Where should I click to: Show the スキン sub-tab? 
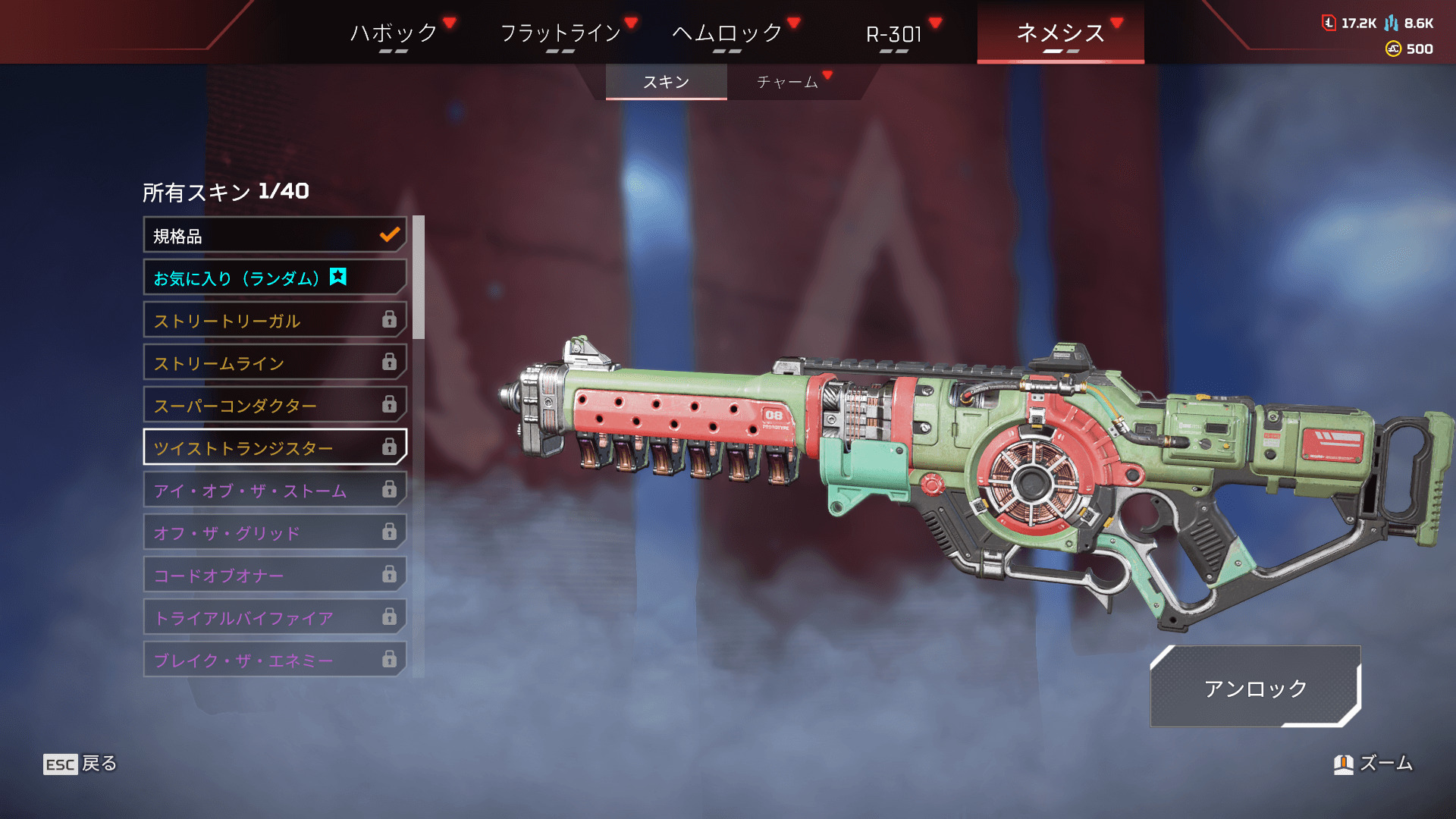pyautogui.click(x=666, y=82)
